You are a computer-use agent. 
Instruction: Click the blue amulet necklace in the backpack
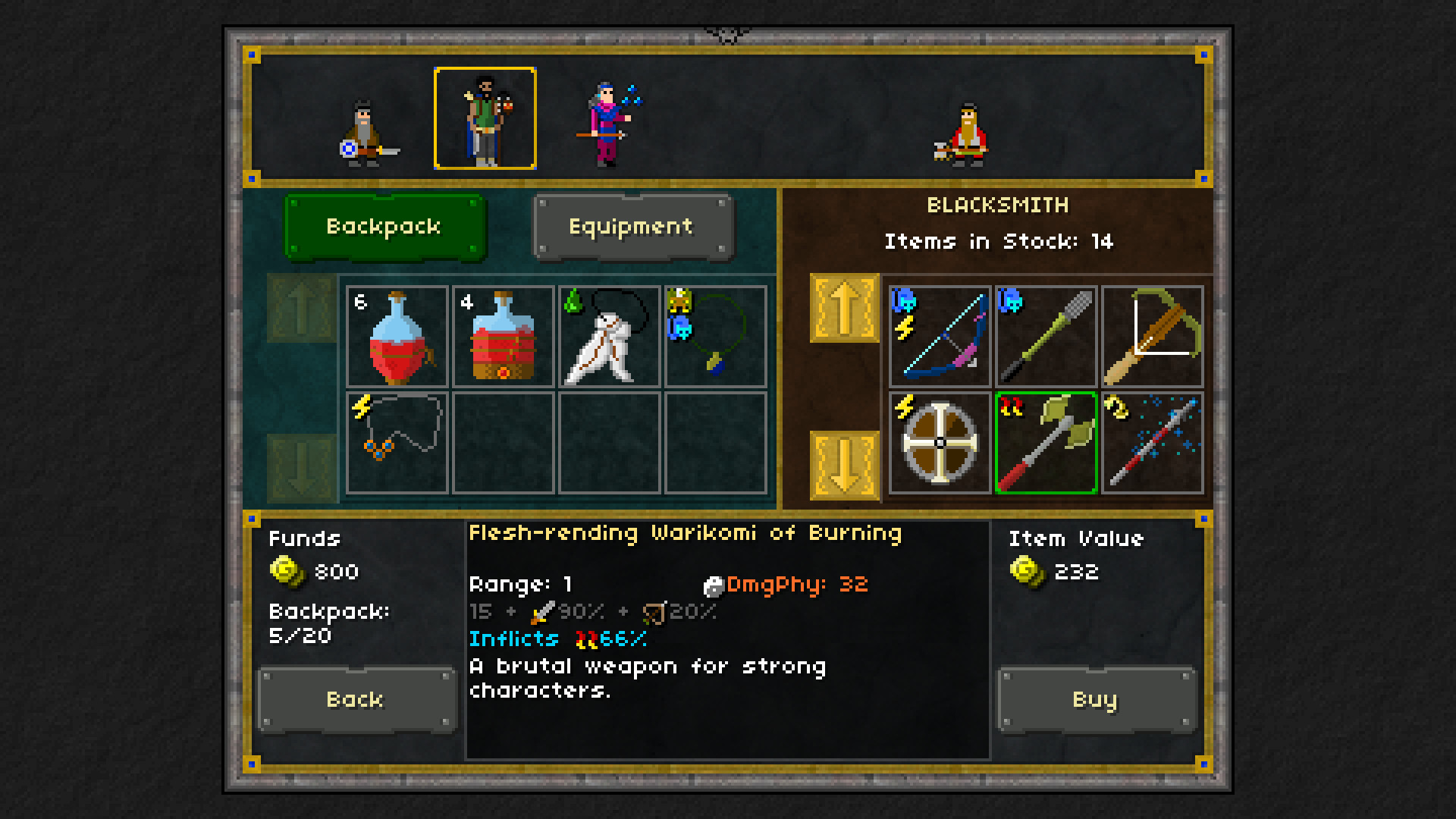pos(716,337)
